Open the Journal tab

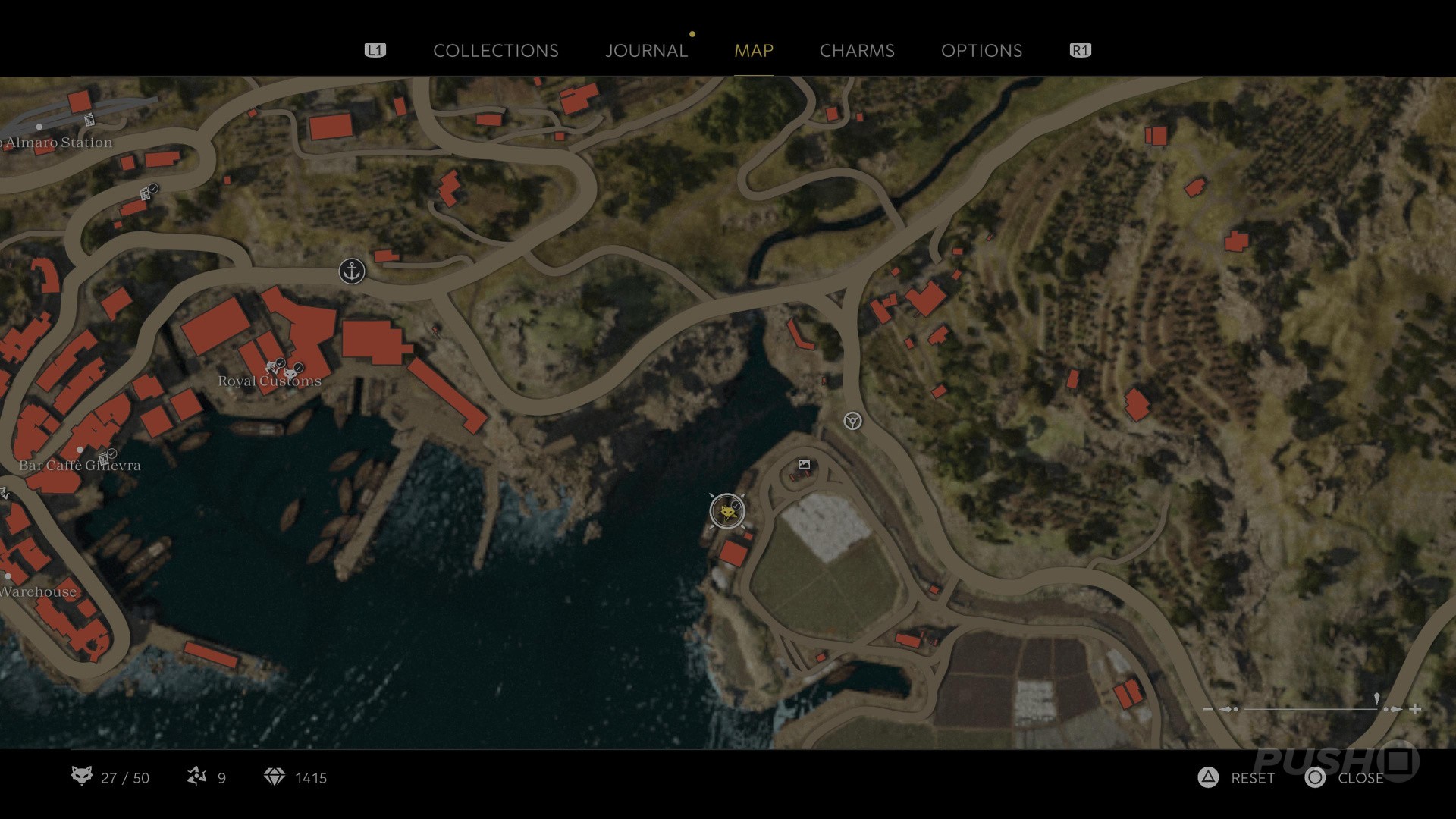pos(646,51)
